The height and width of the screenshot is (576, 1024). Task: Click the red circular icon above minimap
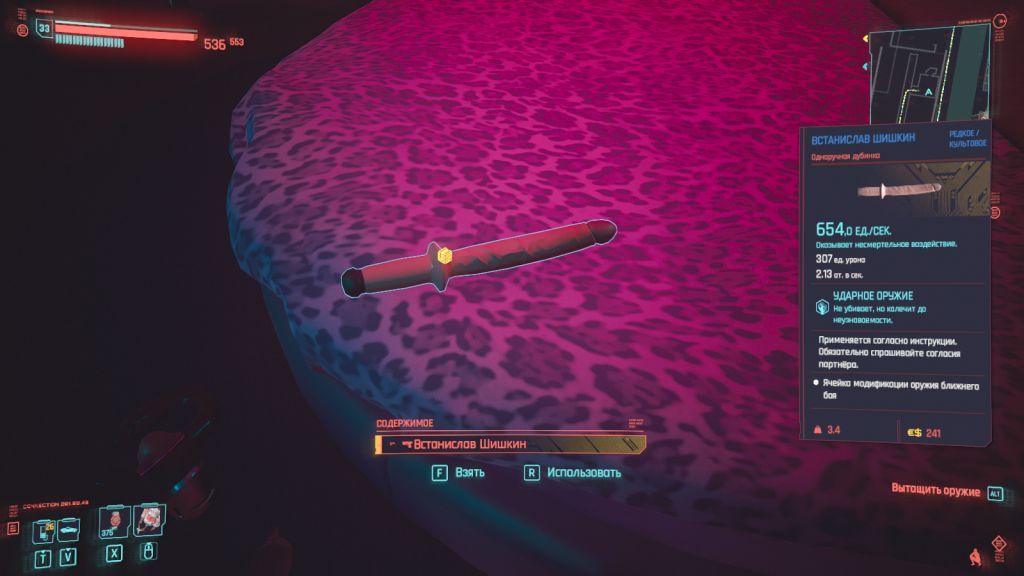(x=1001, y=20)
